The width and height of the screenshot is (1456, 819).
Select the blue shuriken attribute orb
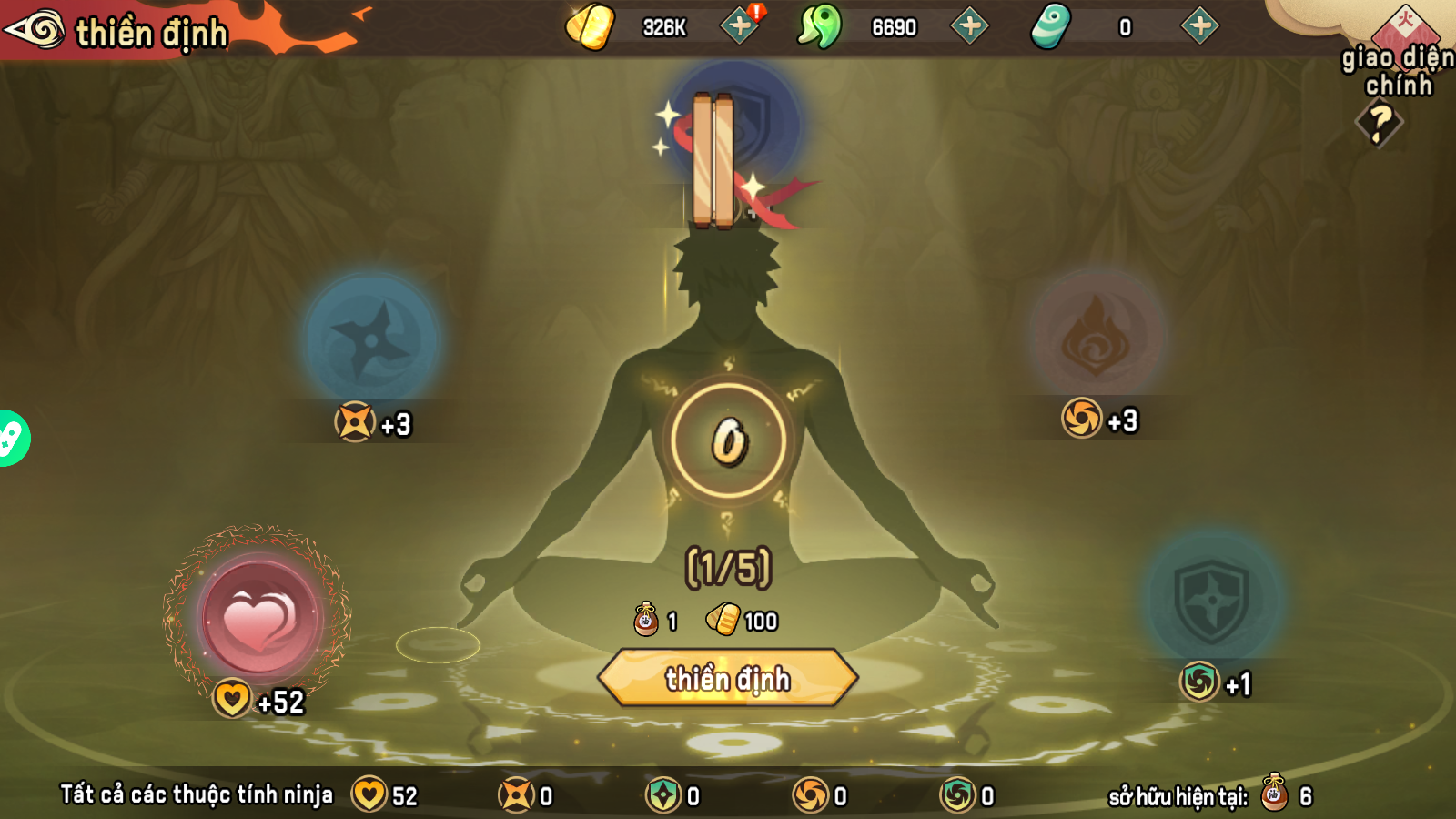(x=371, y=340)
